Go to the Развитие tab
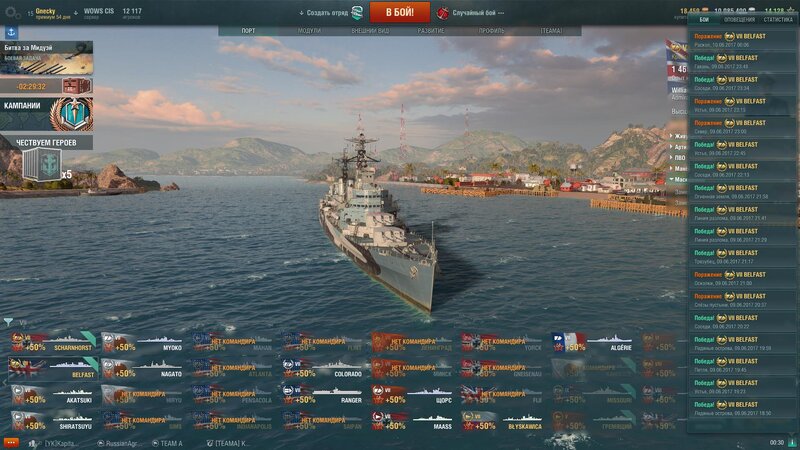Viewport: 800px width, 450px height. click(x=431, y=31)
